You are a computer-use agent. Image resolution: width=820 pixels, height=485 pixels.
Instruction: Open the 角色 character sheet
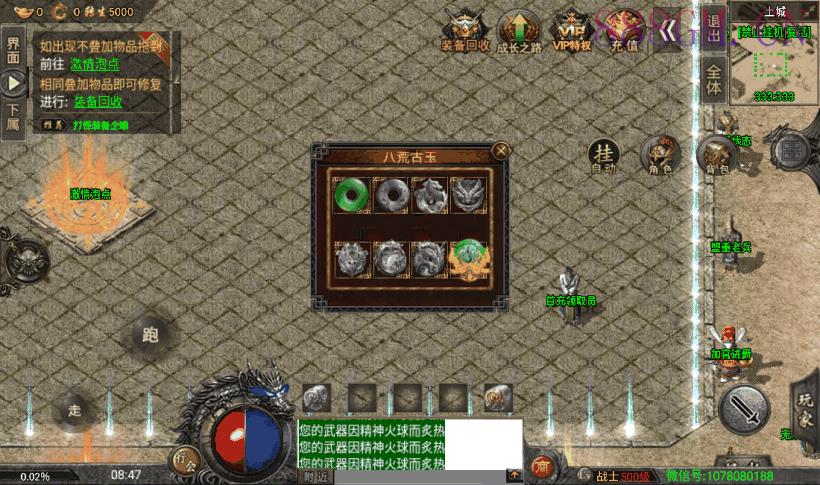[659, 155]
